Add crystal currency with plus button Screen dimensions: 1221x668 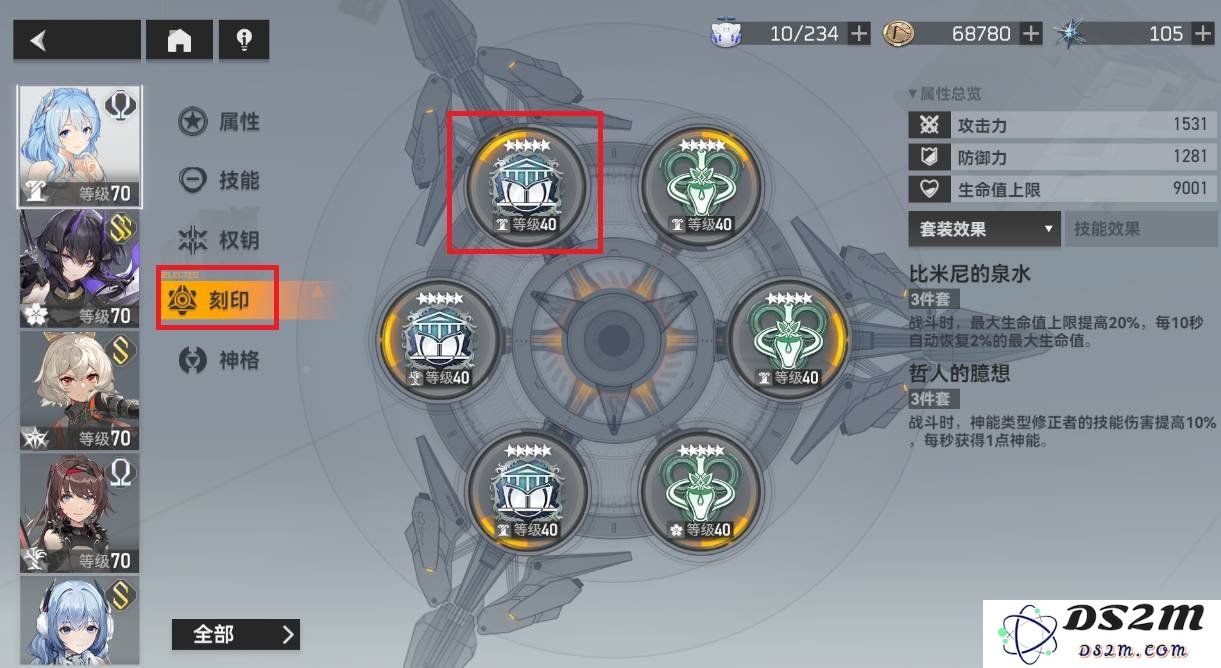click(x=1203, y=34)
